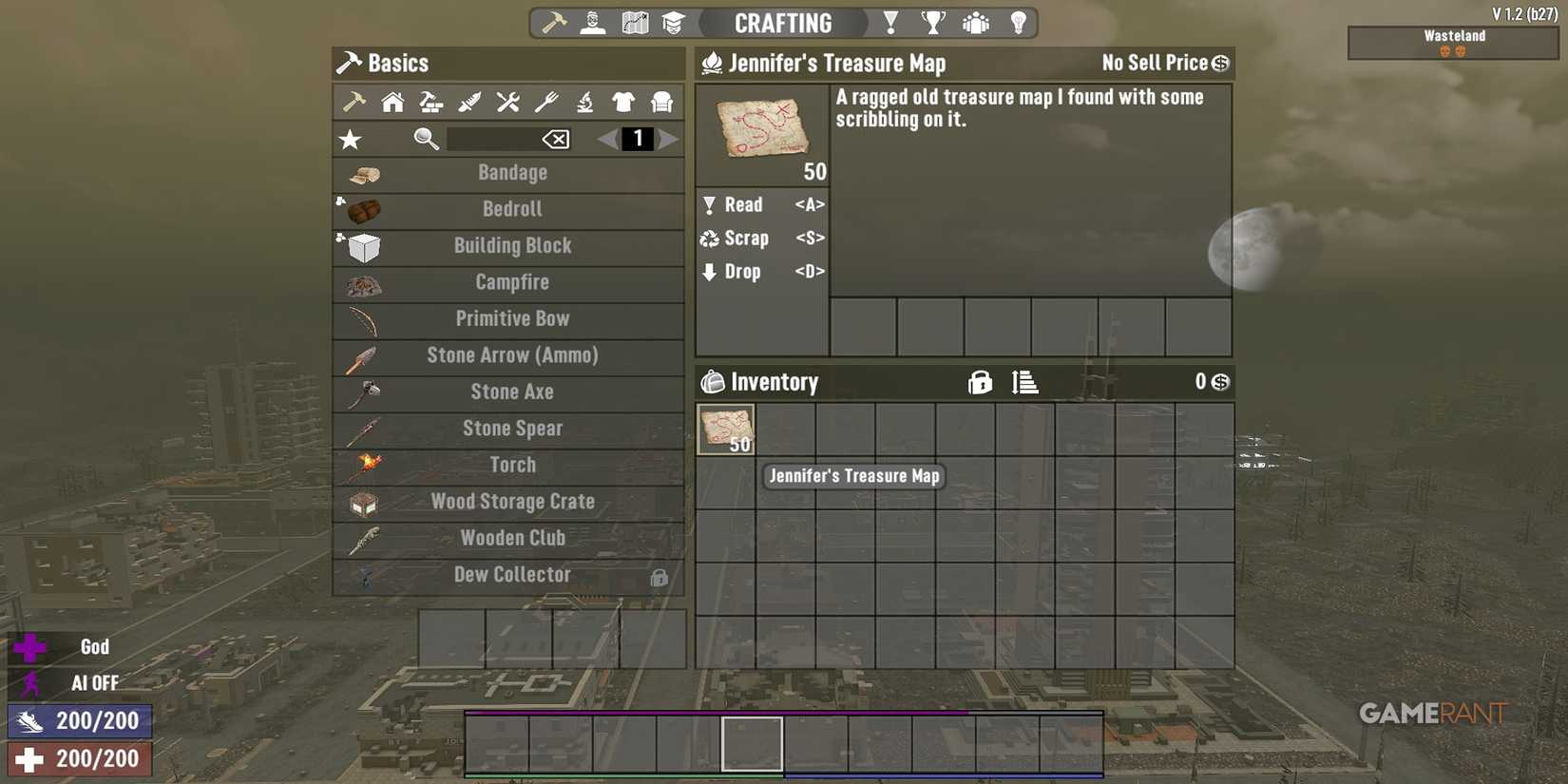The height and width of the screenshot is (784, 1568).
Task: Select the furniture crafting category armchair icon
Action: (x=660, y=102)
